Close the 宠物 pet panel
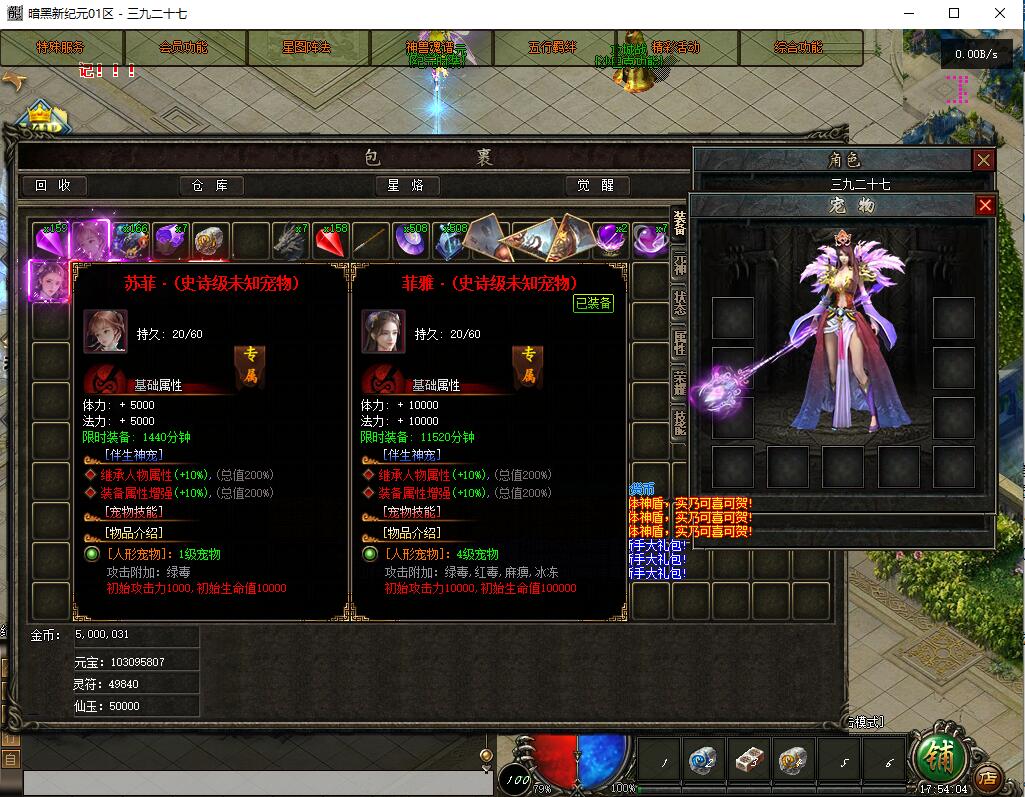This screenshot has height=797, width=1025. point(985,205)
